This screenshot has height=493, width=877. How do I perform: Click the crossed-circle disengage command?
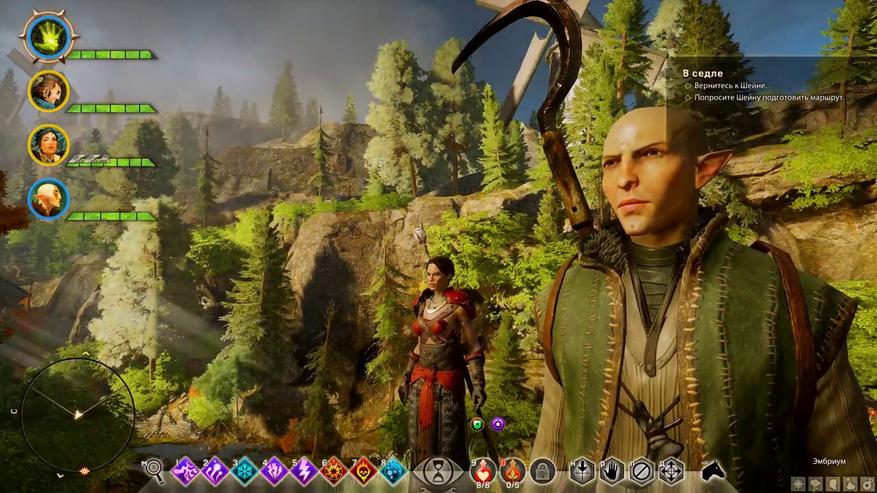pyautogui.click(x=642, y=471)
